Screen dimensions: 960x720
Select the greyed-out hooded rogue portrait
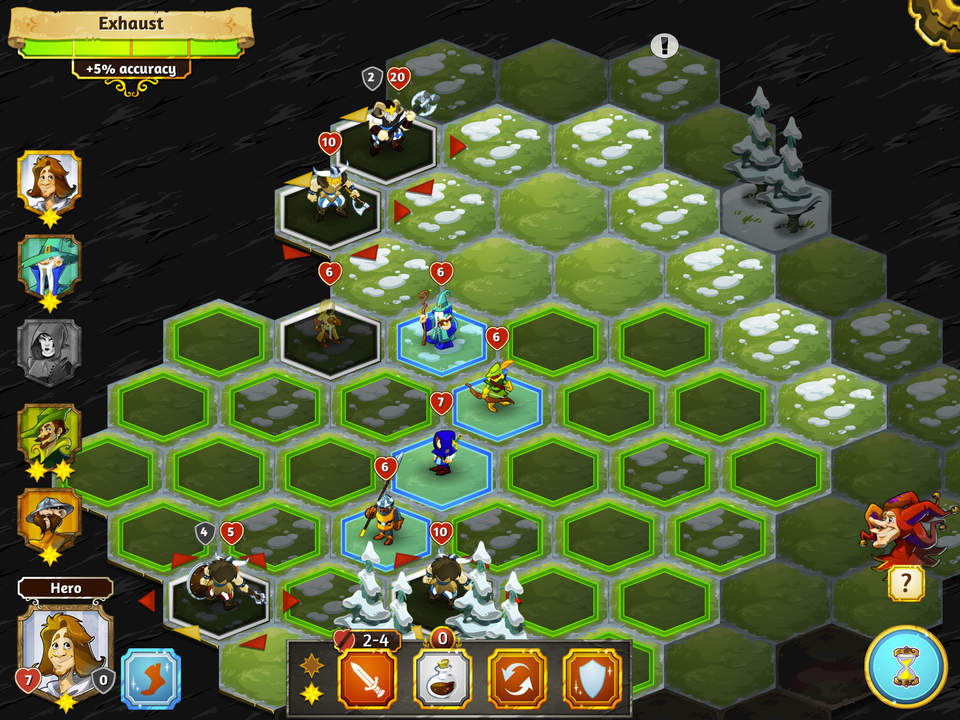(x=48, y=350)
